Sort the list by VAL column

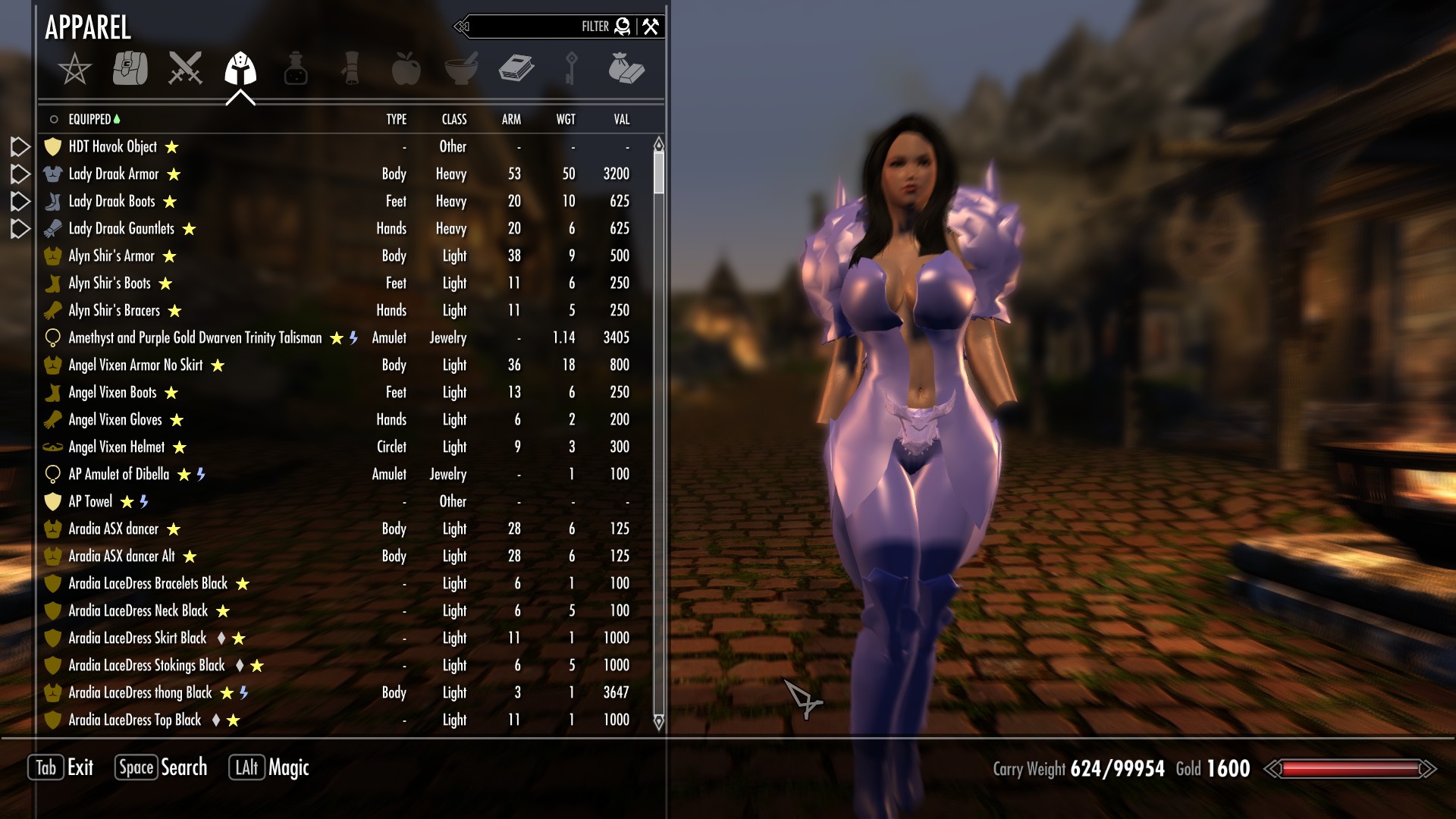pyautogui.click(x=621, y=119)
